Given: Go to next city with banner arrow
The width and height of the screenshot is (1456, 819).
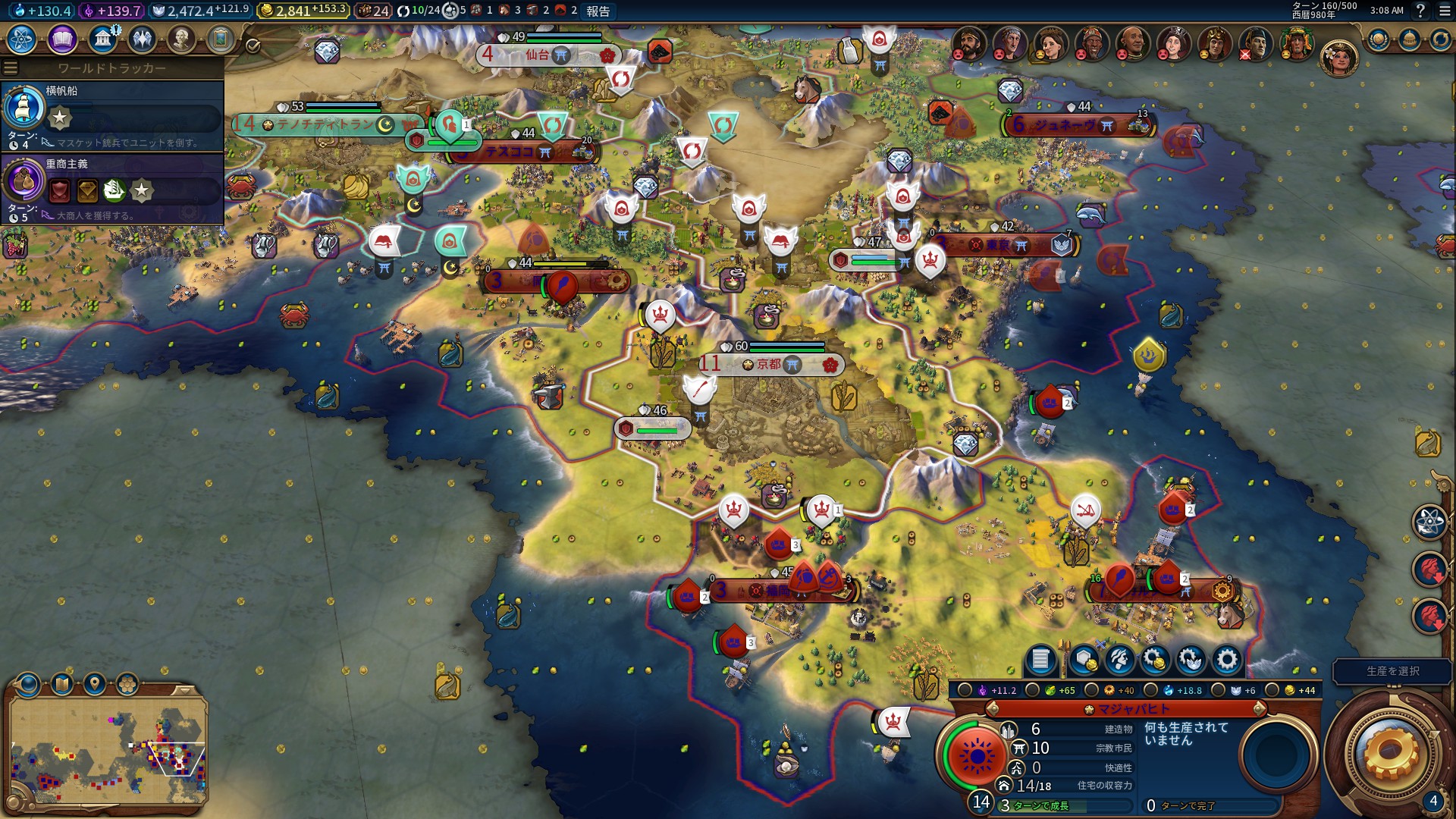Looking at the screenshot, I should pos(1259,709).
